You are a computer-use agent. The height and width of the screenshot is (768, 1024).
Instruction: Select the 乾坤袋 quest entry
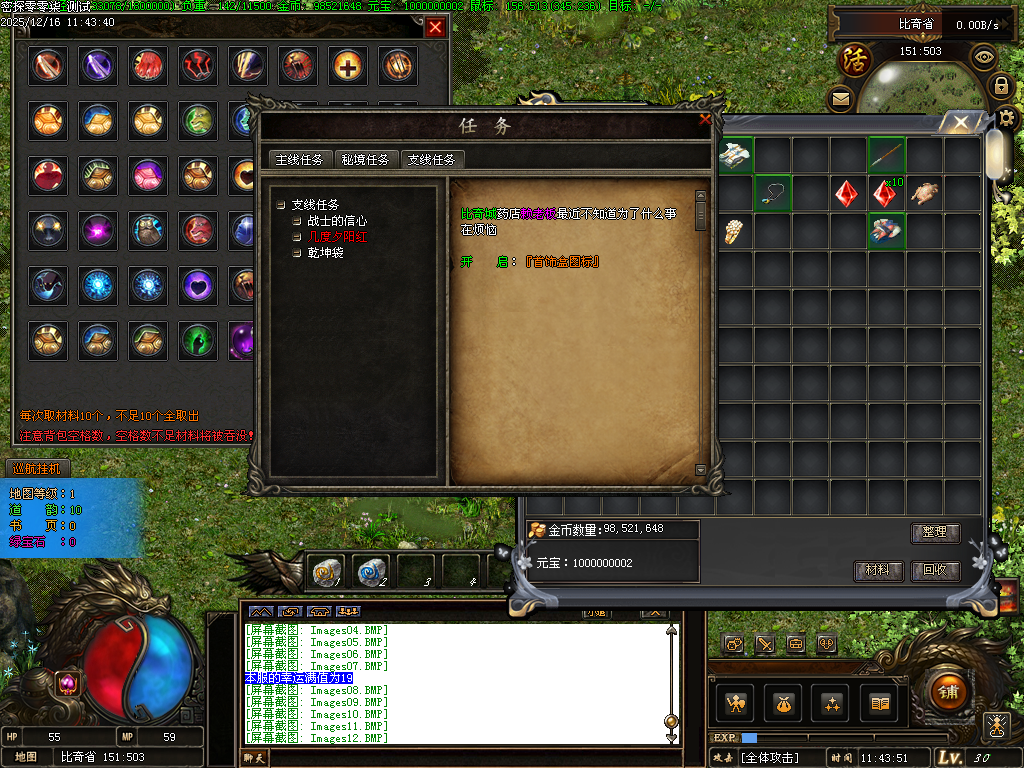(326, 253)
